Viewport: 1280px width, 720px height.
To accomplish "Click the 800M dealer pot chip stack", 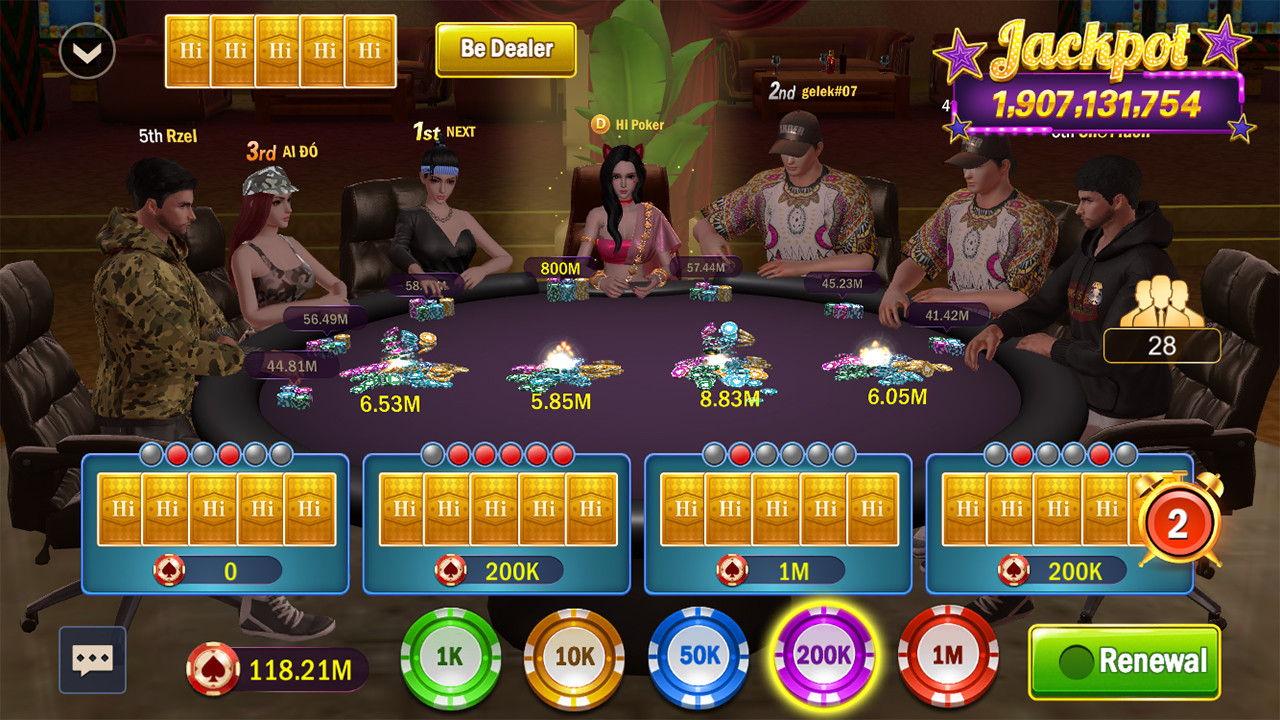I will (x=568, y=288).
